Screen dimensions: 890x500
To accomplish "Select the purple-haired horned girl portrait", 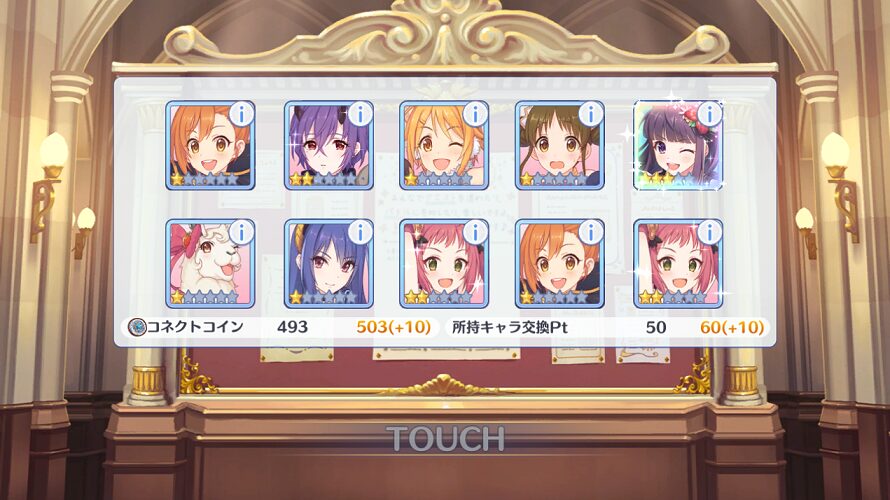I will point(327,146).
